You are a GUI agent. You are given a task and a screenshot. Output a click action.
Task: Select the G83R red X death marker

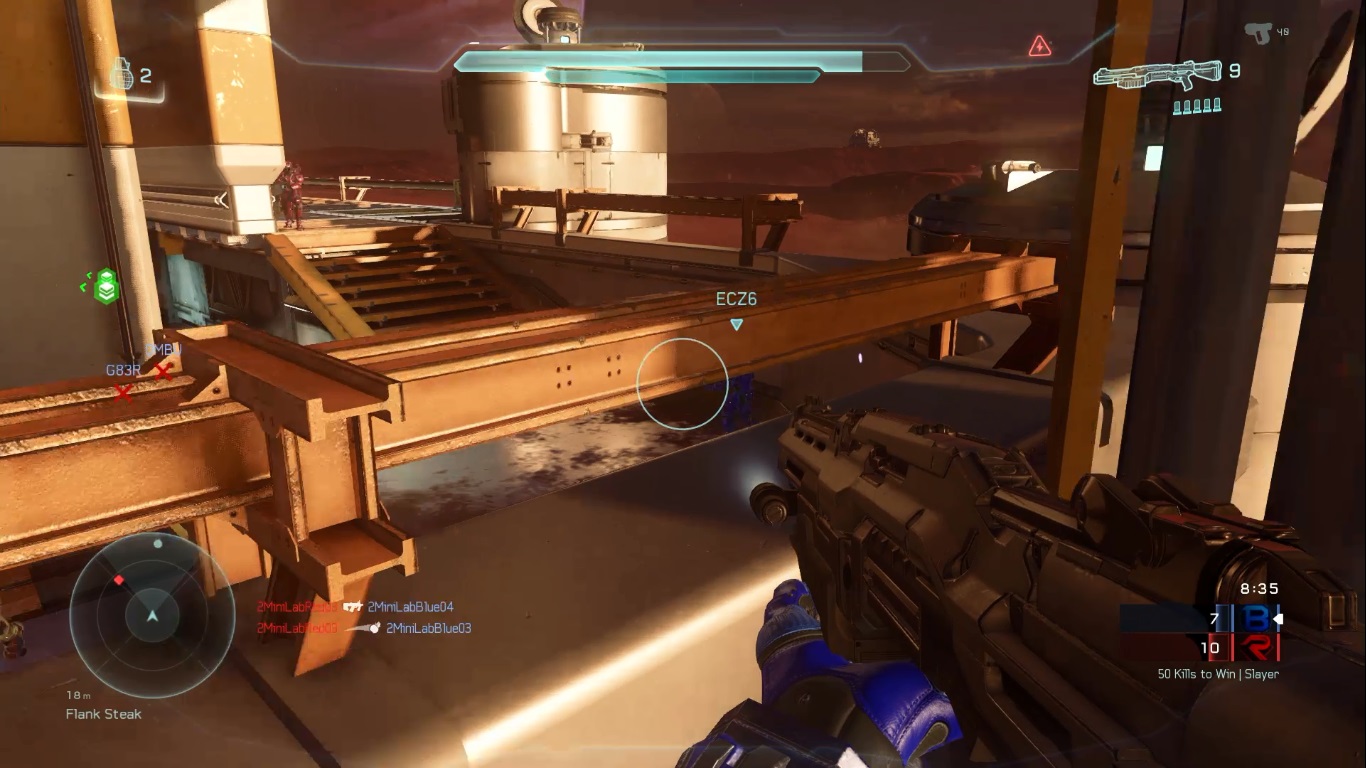[123, 392]
